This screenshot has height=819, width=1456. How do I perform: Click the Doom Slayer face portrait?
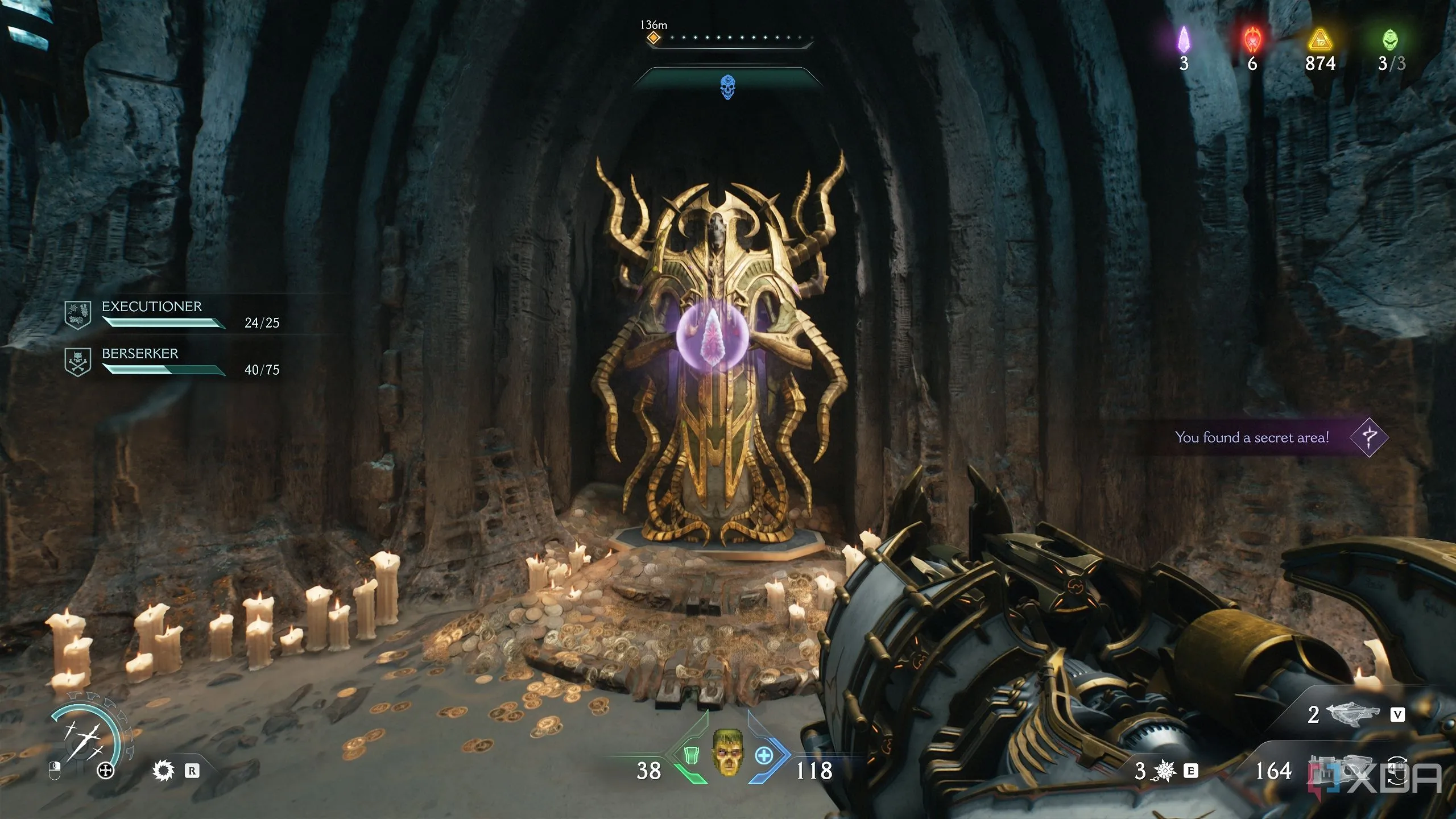[727, 752]
